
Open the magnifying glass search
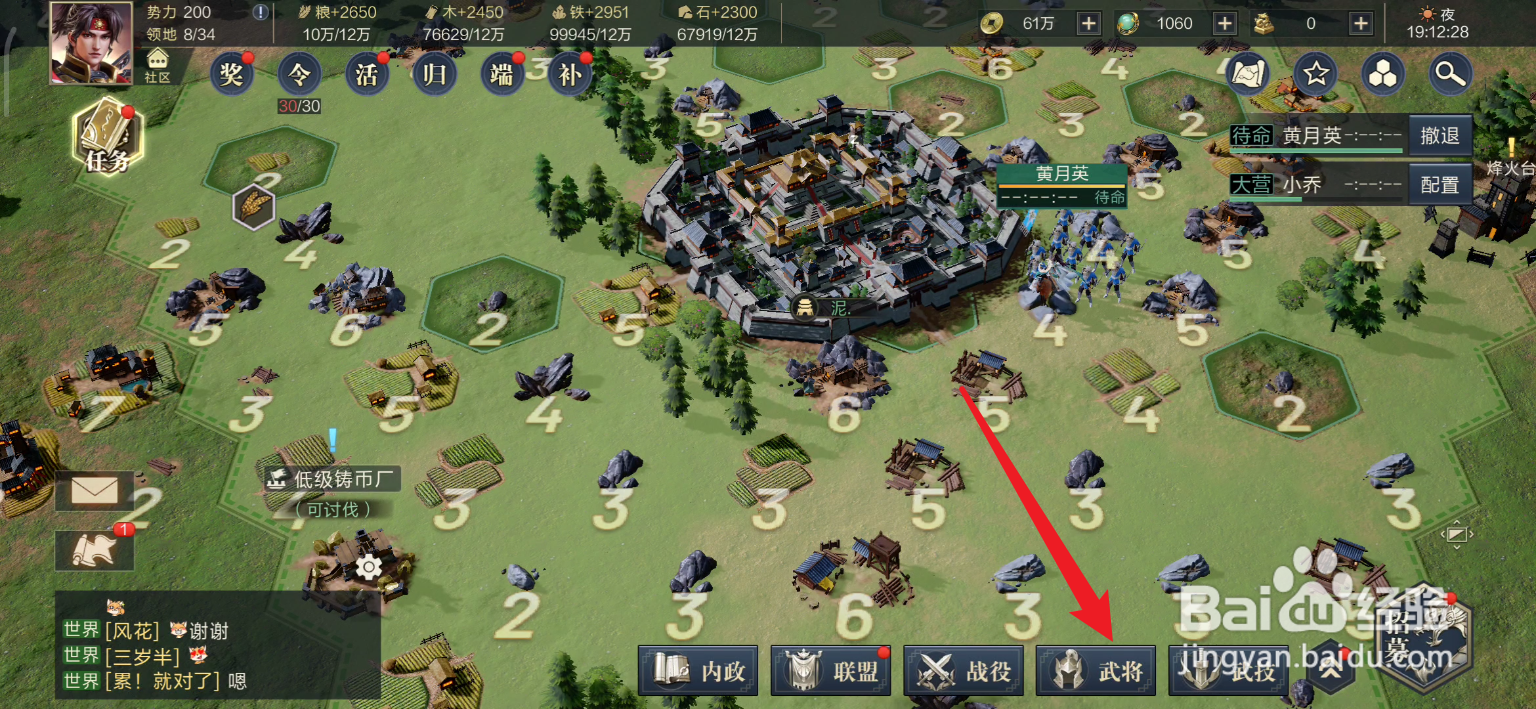point(1449,73)
